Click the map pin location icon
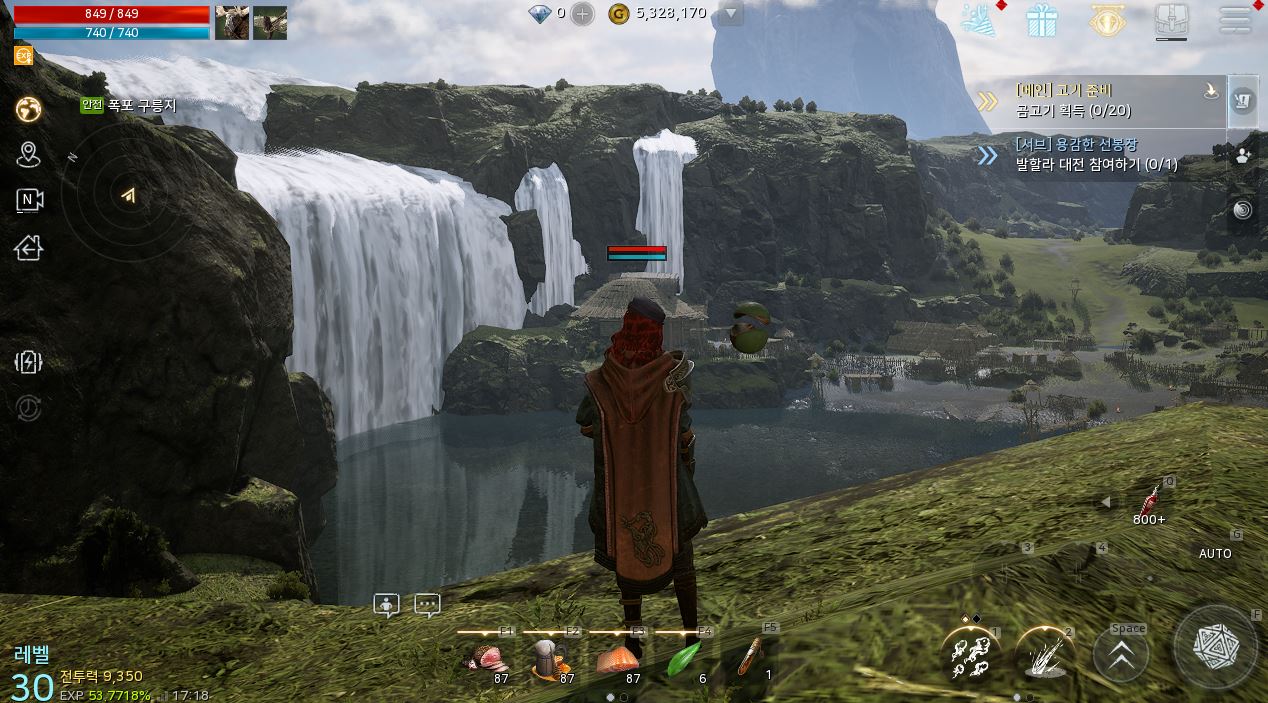This screenshot has width=1268, height=703. [28, 154]
